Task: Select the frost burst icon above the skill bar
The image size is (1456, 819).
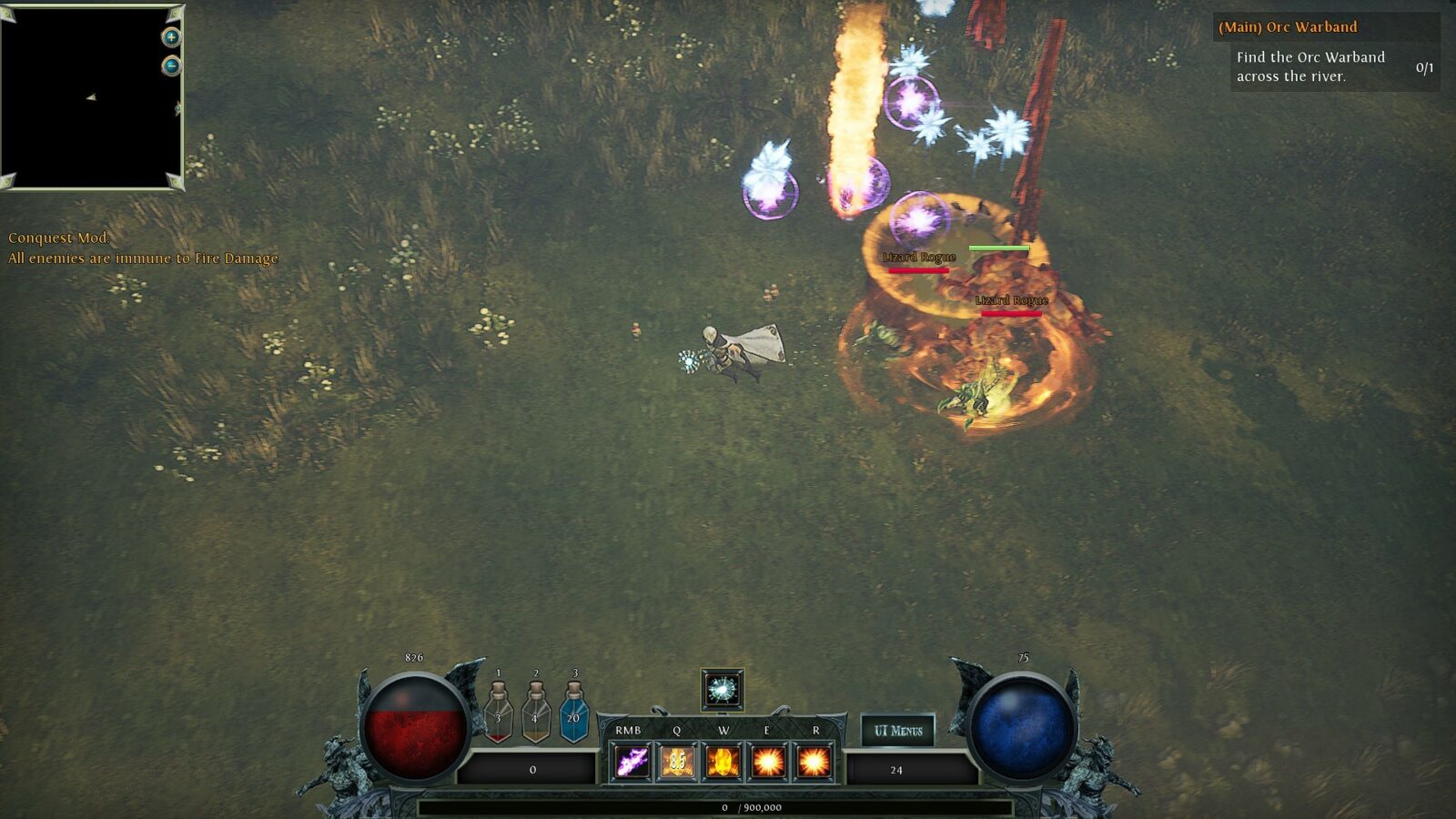Action: 723,690
